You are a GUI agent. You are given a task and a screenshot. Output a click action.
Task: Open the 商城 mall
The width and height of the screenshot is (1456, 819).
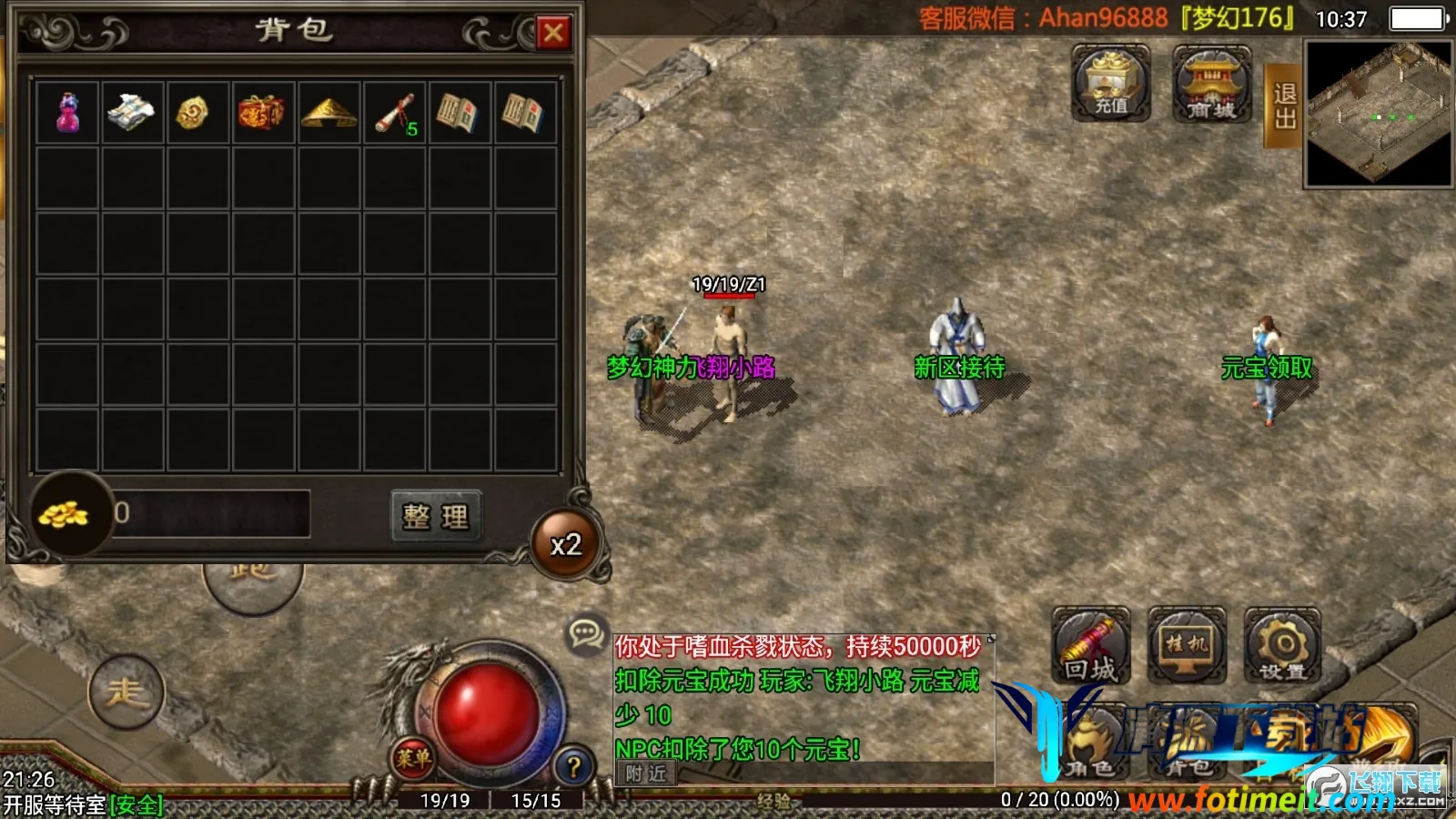[1211, 84]
